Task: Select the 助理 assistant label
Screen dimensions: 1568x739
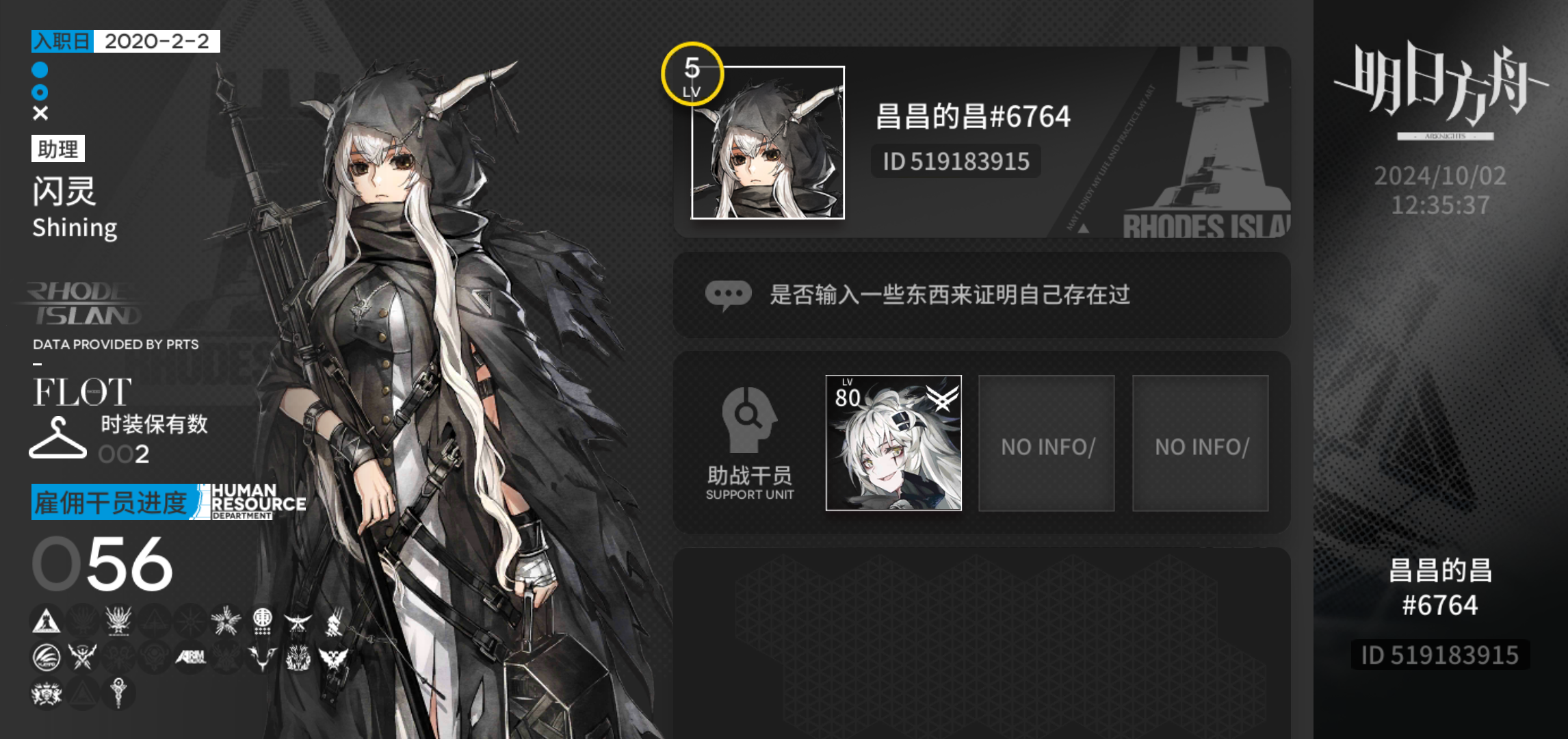Action: [58, 148]
